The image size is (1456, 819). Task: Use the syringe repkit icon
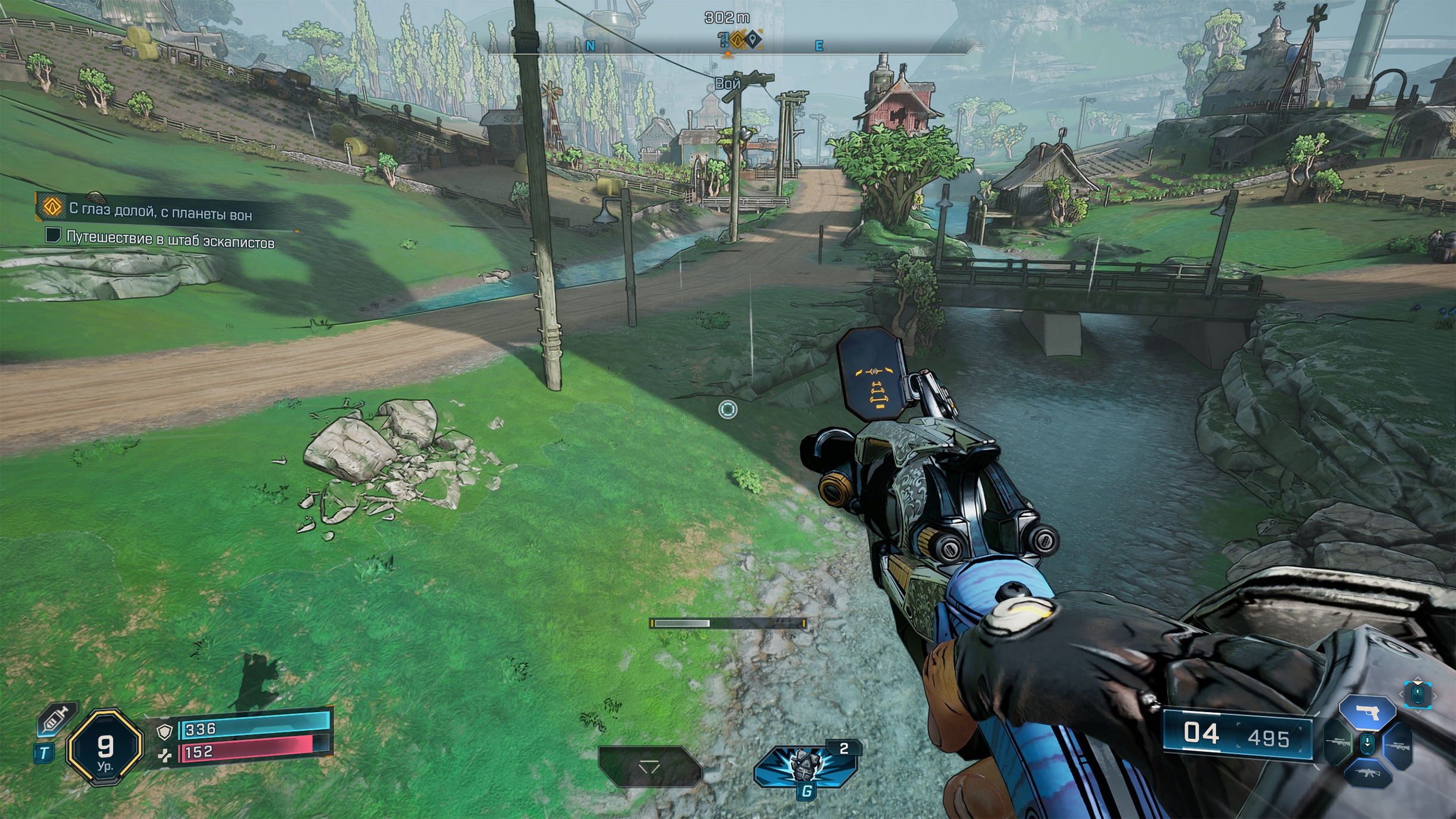(56, 718)
